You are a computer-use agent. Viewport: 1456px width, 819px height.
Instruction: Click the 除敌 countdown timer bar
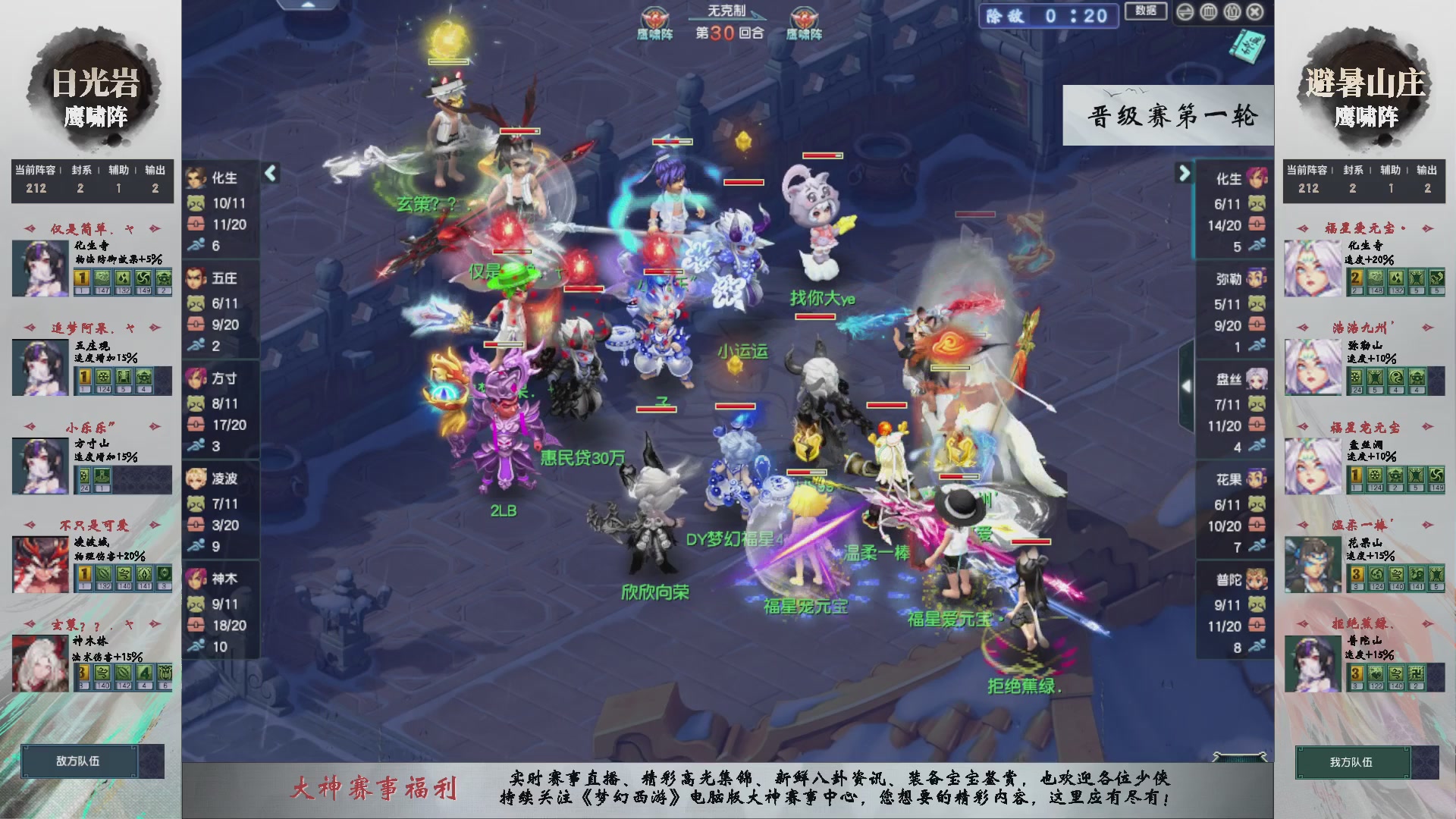[x=1049, y=16]
